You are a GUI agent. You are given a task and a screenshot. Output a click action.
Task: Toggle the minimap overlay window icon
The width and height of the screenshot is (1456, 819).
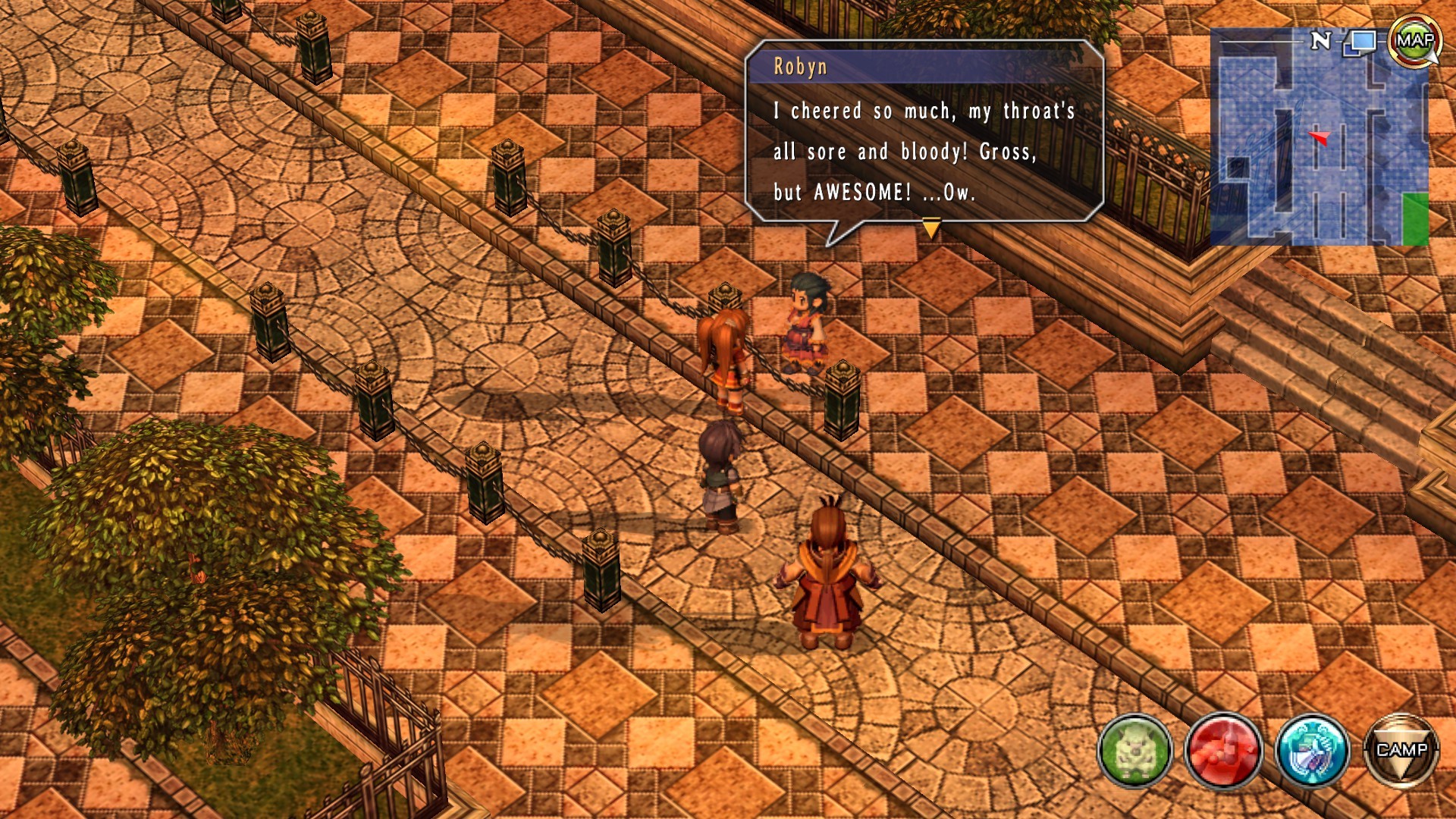[x=1362, y=42]
